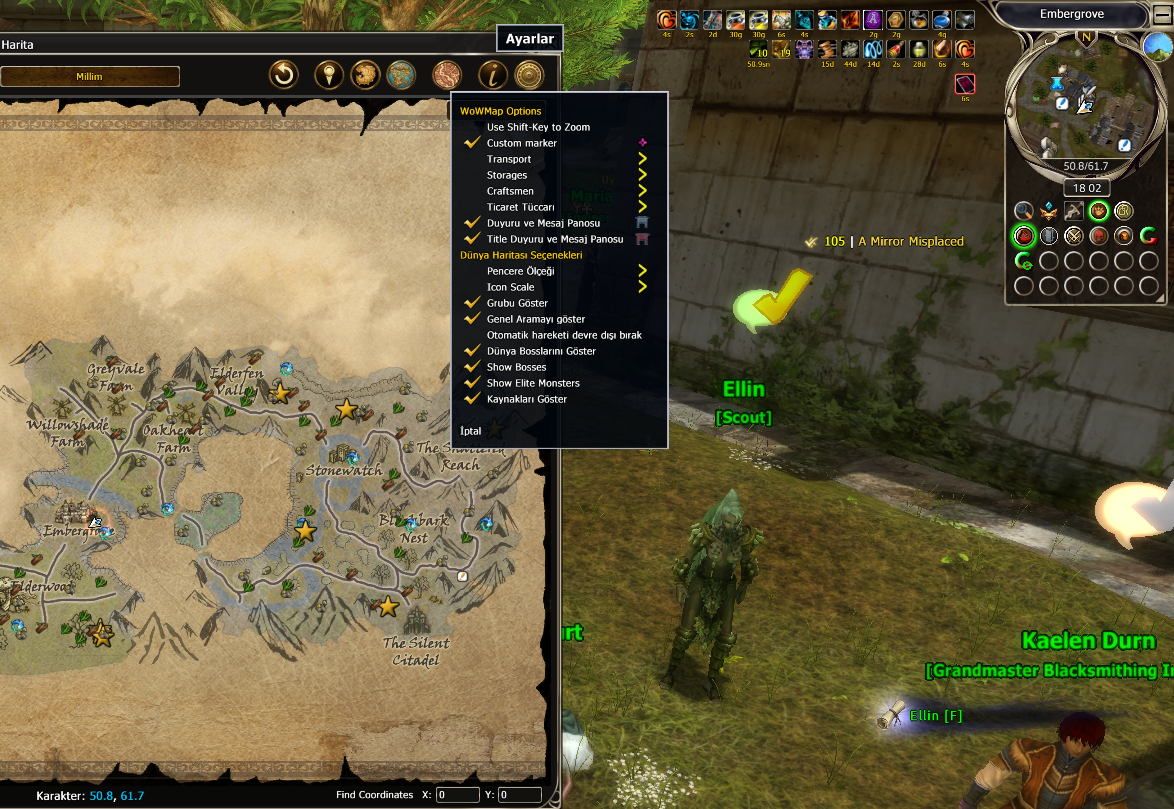The height and width of the screenshot is (809, 1174).
Task: Uncheck Kaynakları Göster option
Action: click(x=526, y=399)
